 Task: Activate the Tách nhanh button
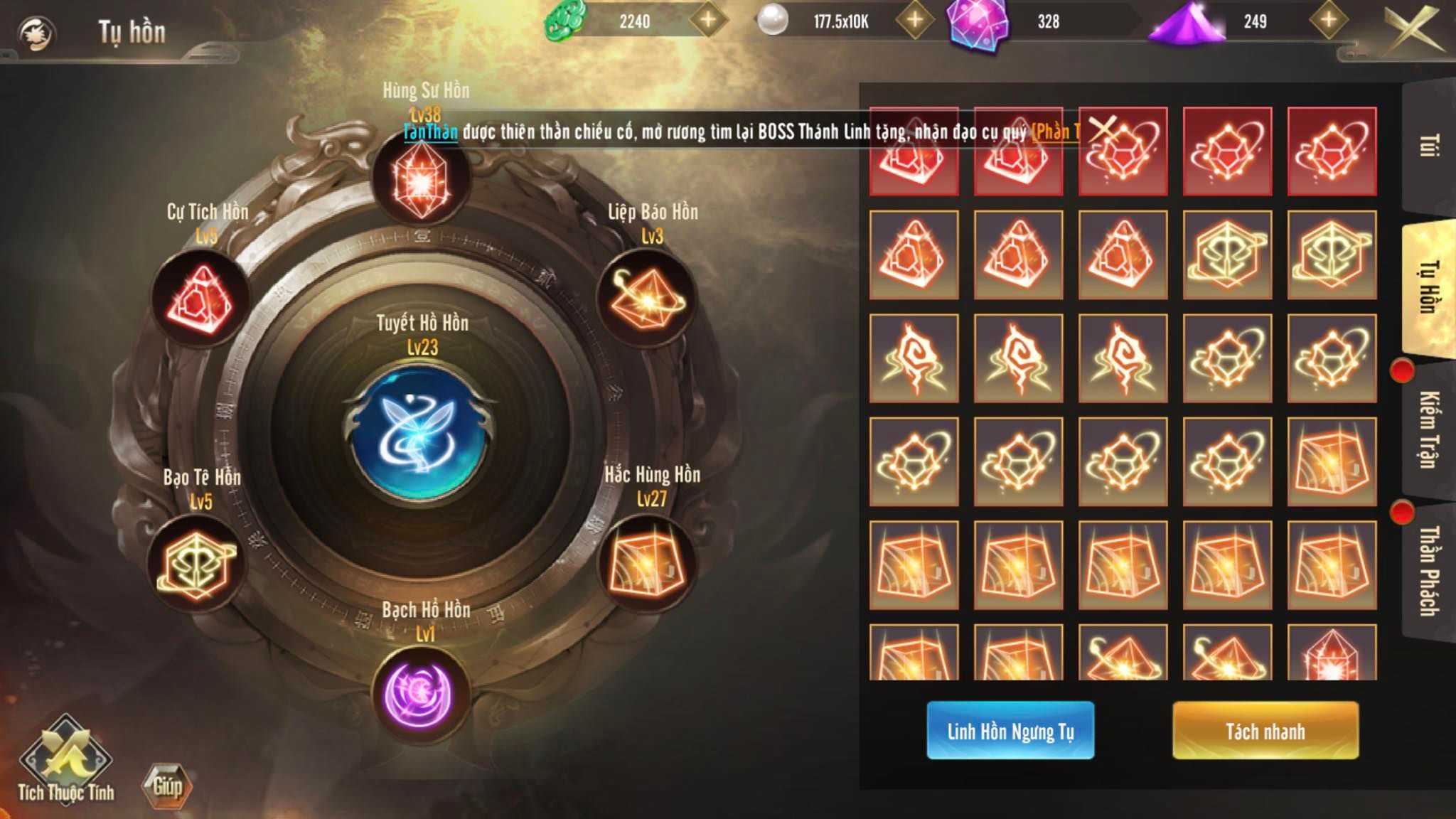[x=1265, y=730]
